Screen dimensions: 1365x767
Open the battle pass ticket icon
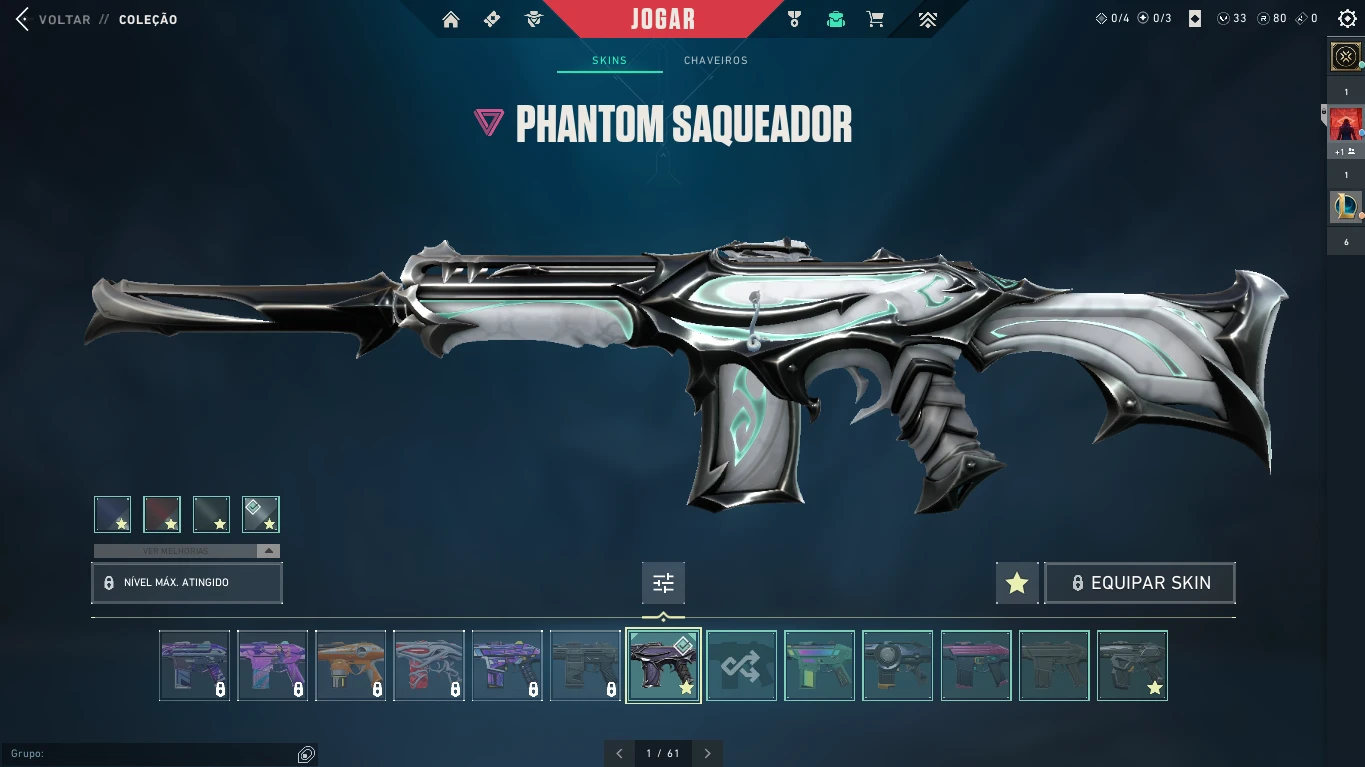coord(492,19)
